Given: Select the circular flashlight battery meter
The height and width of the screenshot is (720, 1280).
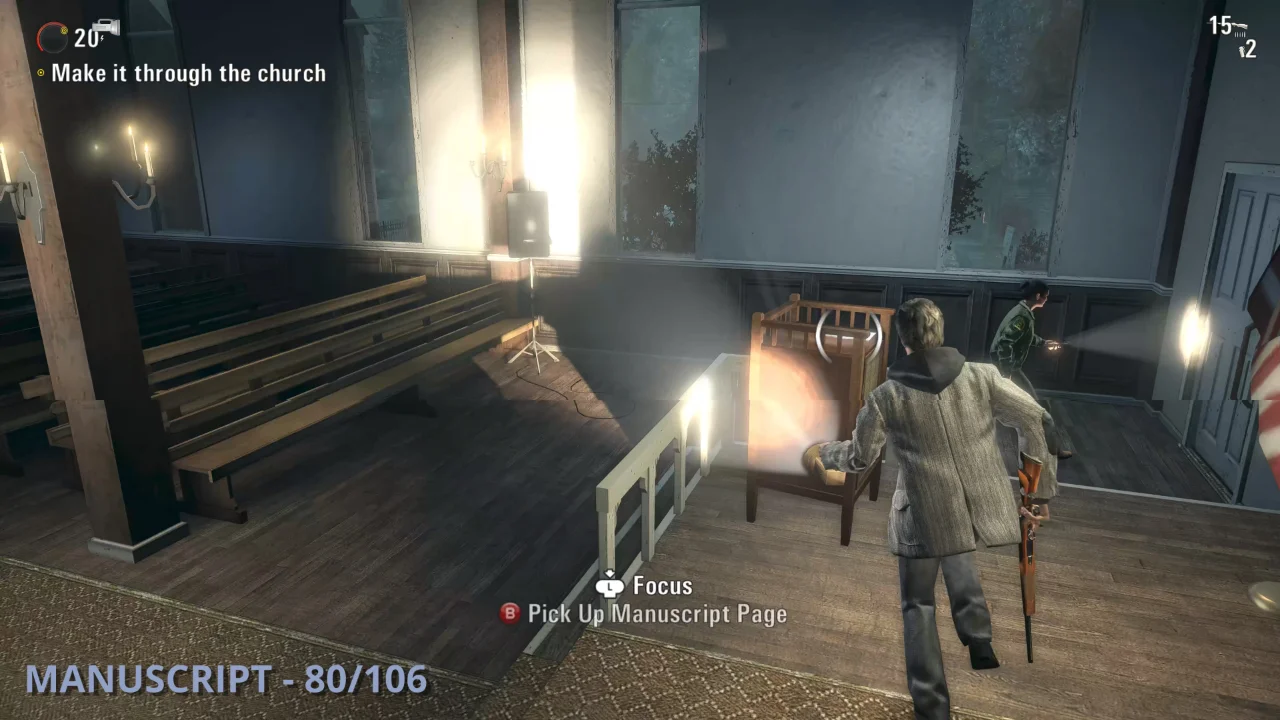Looking at the screenshot, I should (x=53, y=36).
